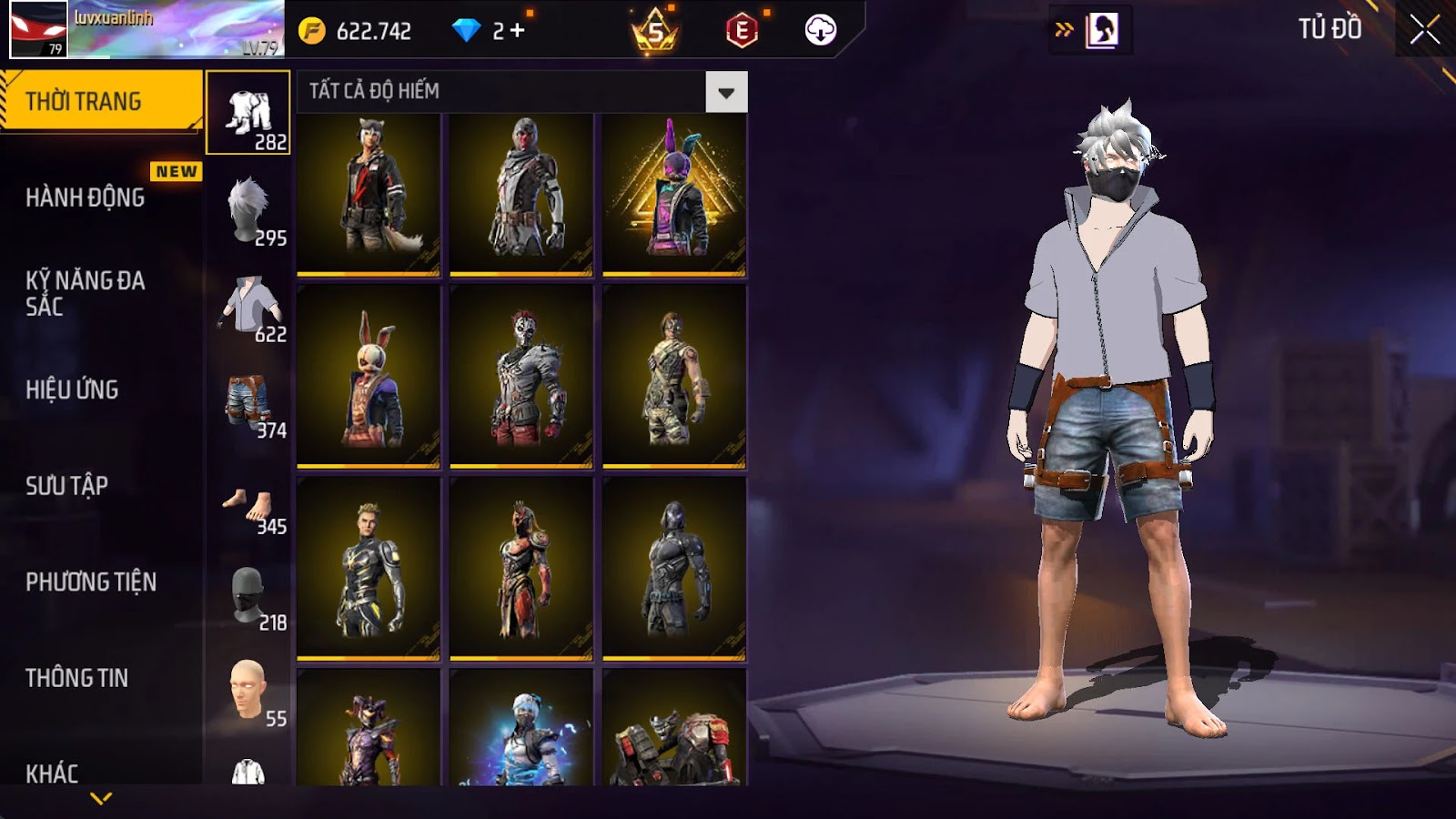Pick the shorts category with 374 items
Image resolution: width=1456 pixels, height=819 pixels.
pos(249,403)
